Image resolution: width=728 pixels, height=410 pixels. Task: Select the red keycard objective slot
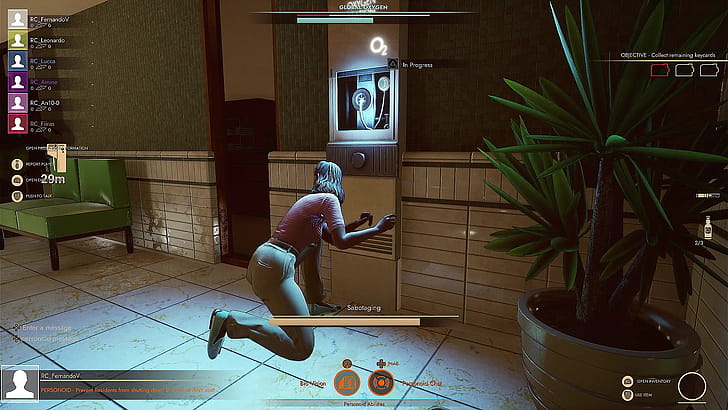661,70
